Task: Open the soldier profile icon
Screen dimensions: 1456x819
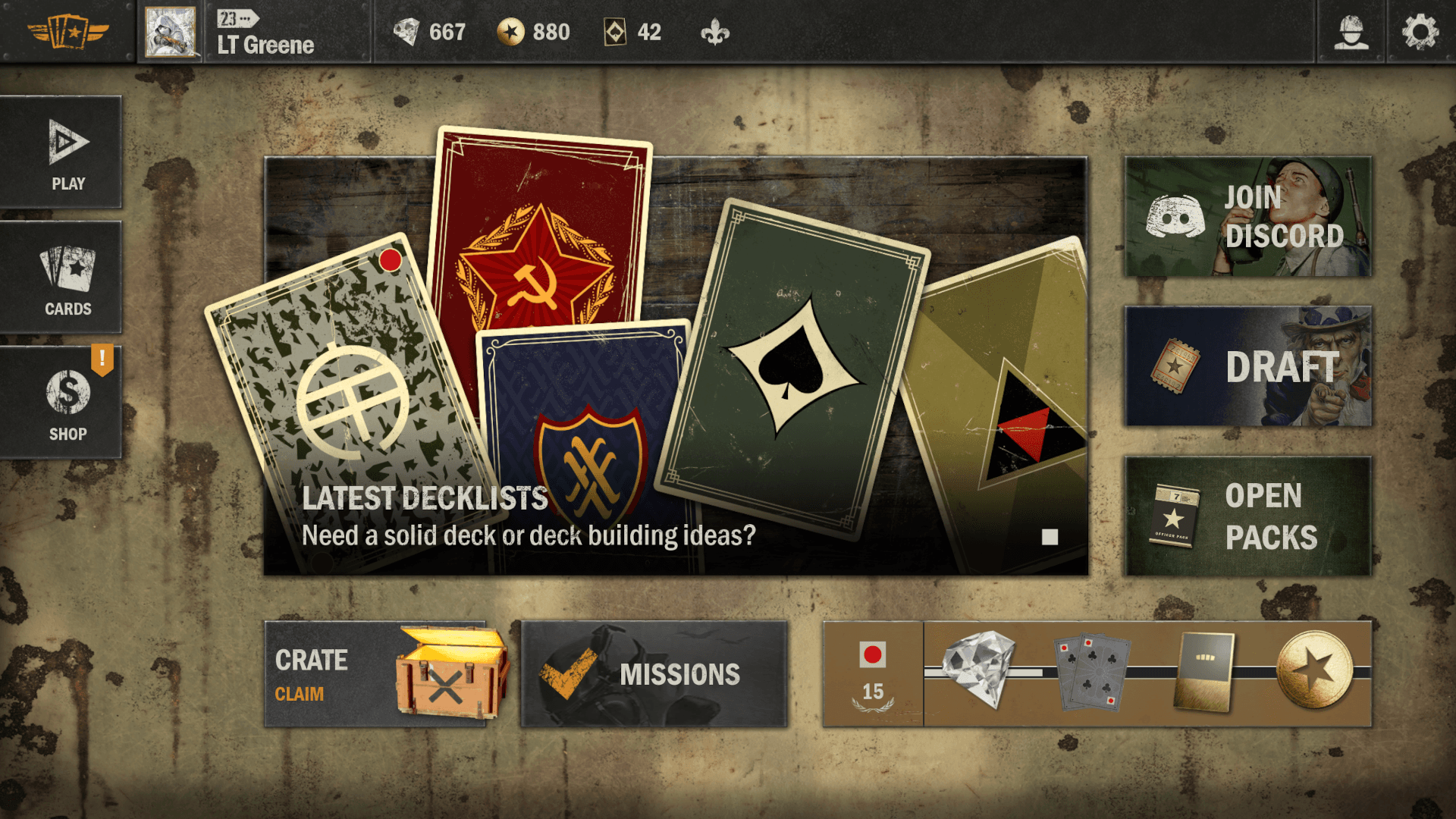Action: (x=1351, y=32)
